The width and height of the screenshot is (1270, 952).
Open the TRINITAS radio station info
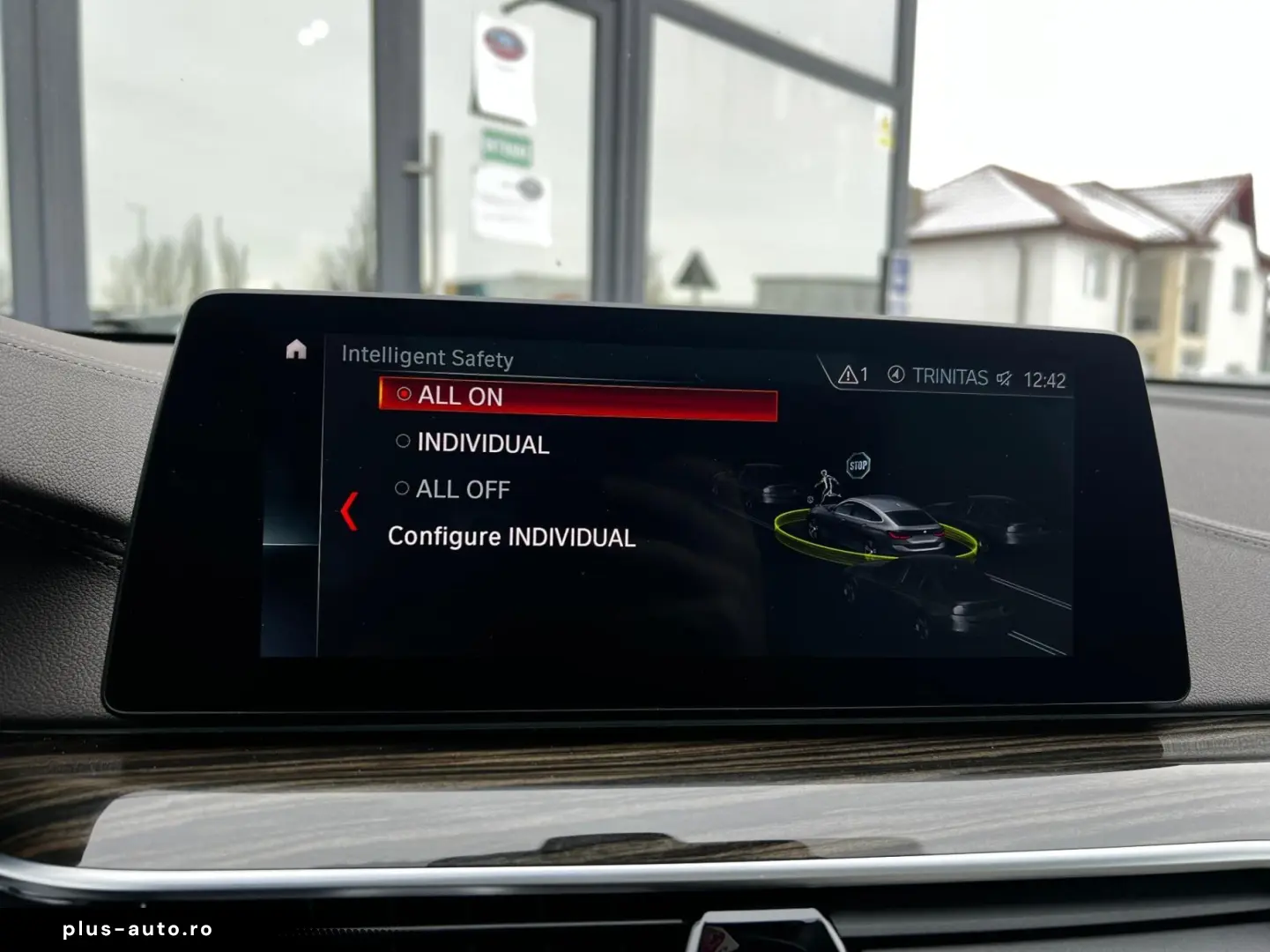(952, 378)
